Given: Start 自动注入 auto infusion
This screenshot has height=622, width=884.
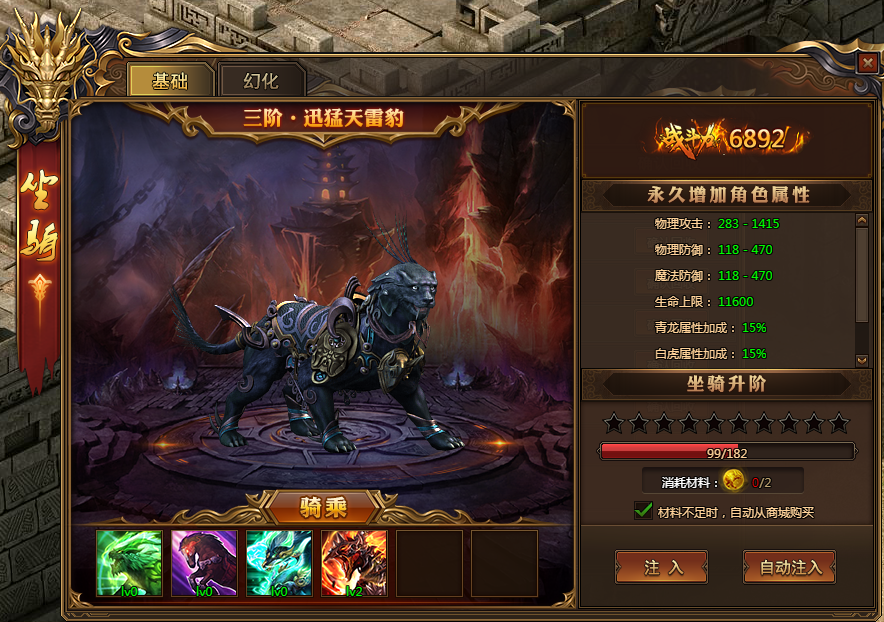Looking at the screenshot, I should pos(789,567).
